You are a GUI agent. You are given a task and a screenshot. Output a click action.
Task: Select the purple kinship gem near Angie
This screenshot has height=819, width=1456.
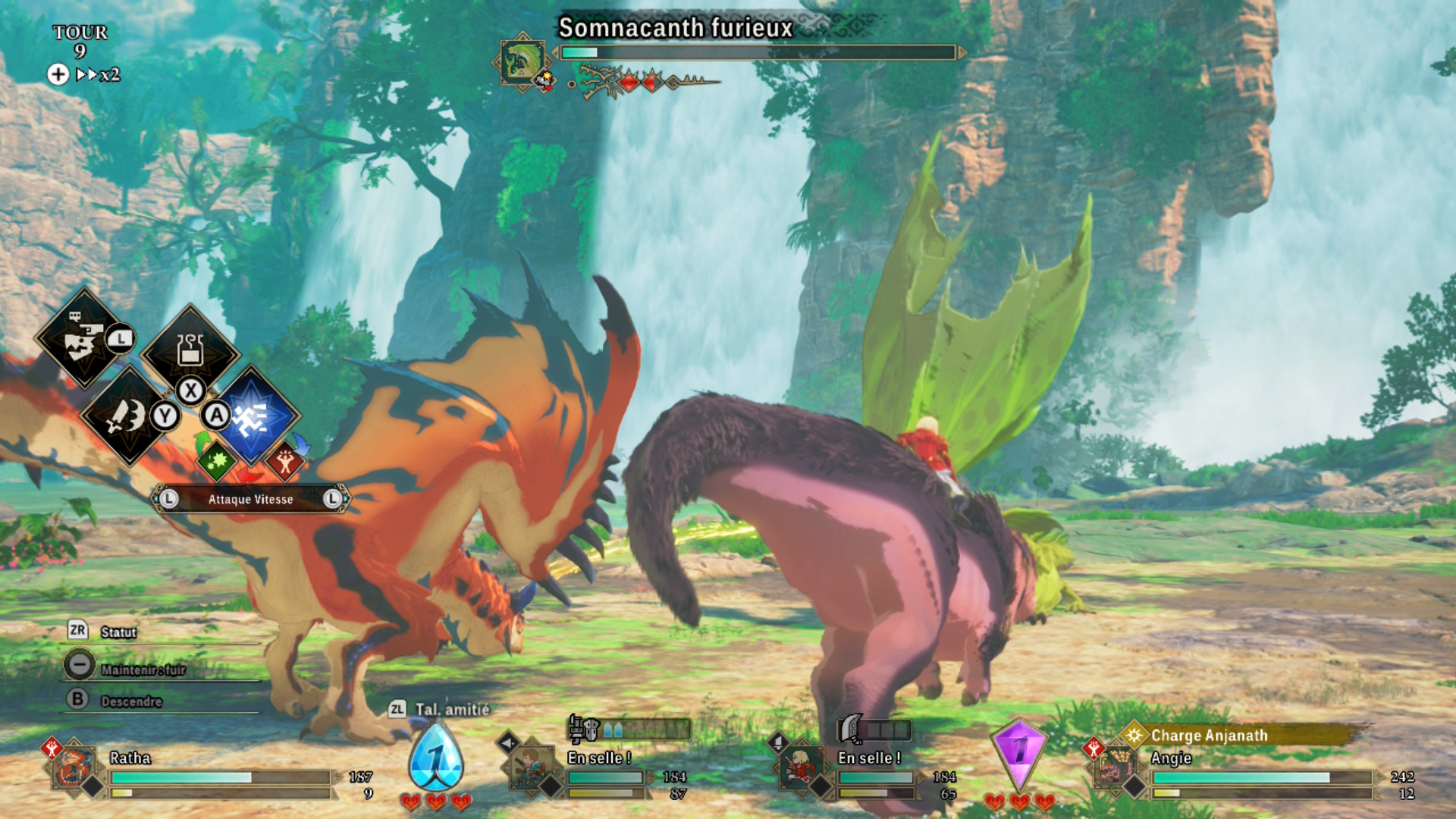[x=1020, y=752]
